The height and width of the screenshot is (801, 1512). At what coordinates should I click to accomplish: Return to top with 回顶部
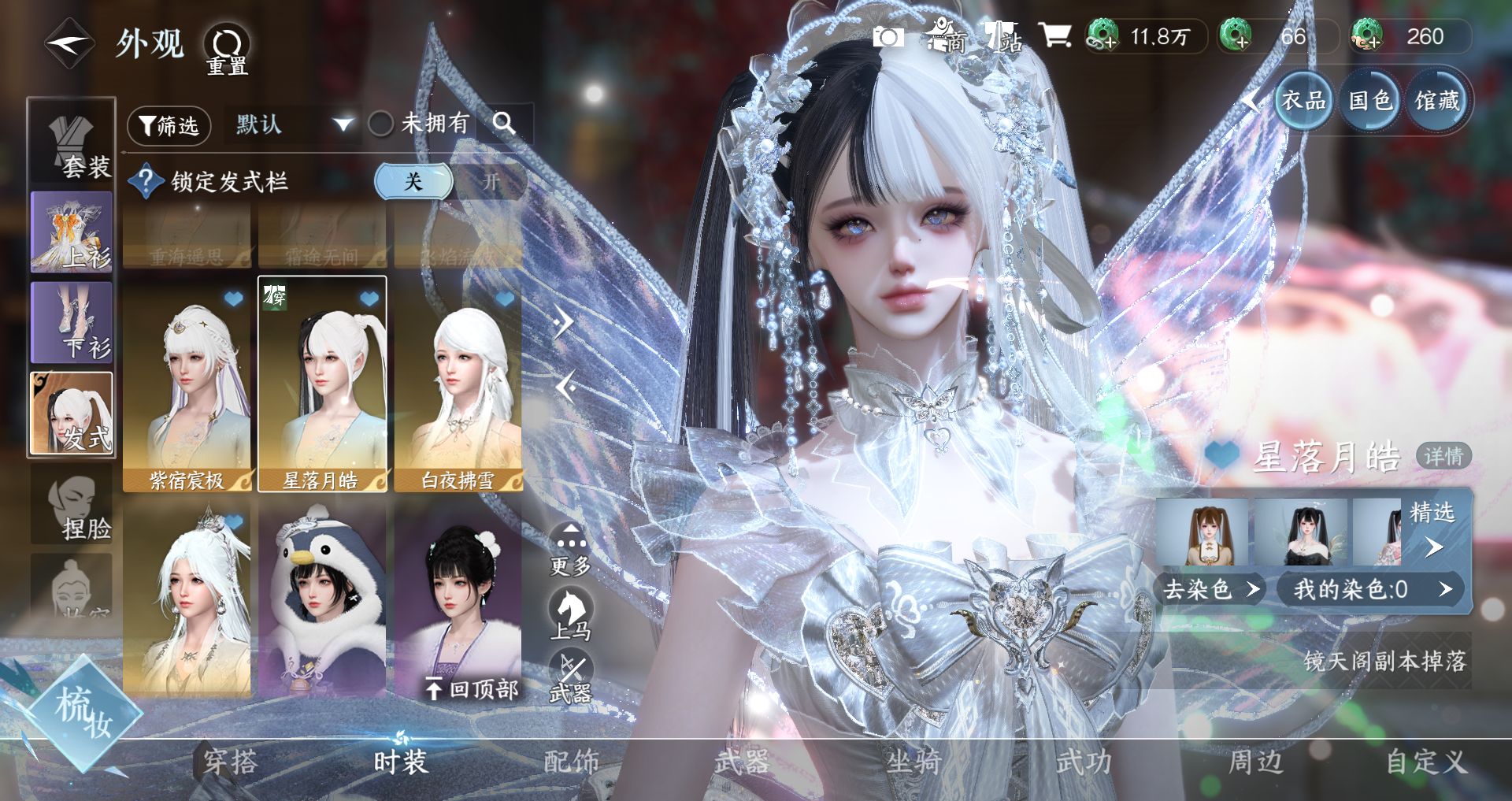pyautogui.click(x=472, y=690)
